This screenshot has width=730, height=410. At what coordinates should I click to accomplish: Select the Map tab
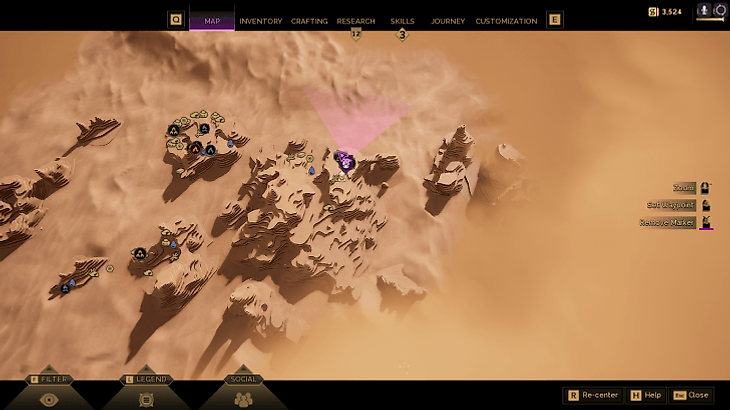point(212,21)
